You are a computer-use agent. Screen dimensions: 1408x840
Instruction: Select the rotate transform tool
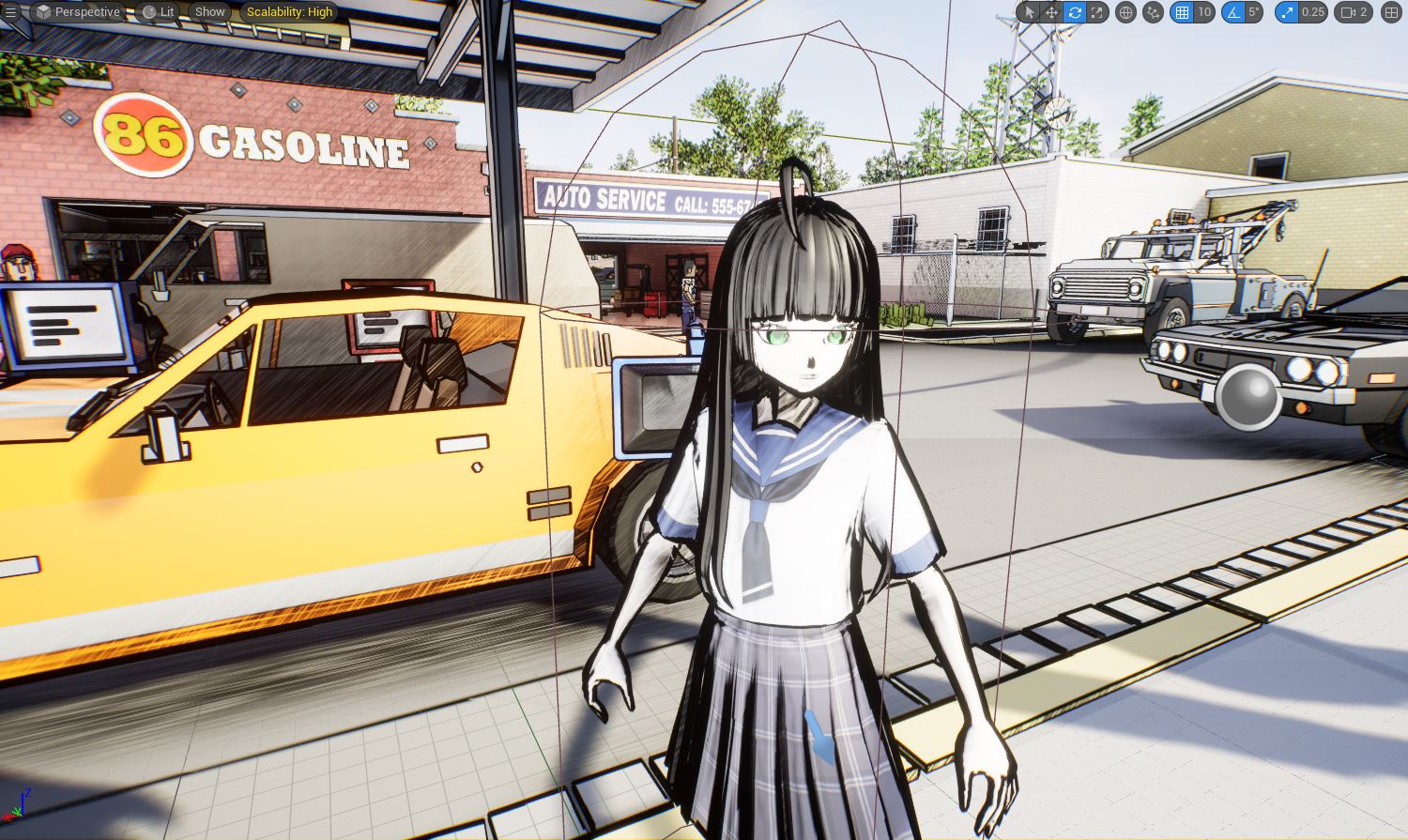point(1075,12)
